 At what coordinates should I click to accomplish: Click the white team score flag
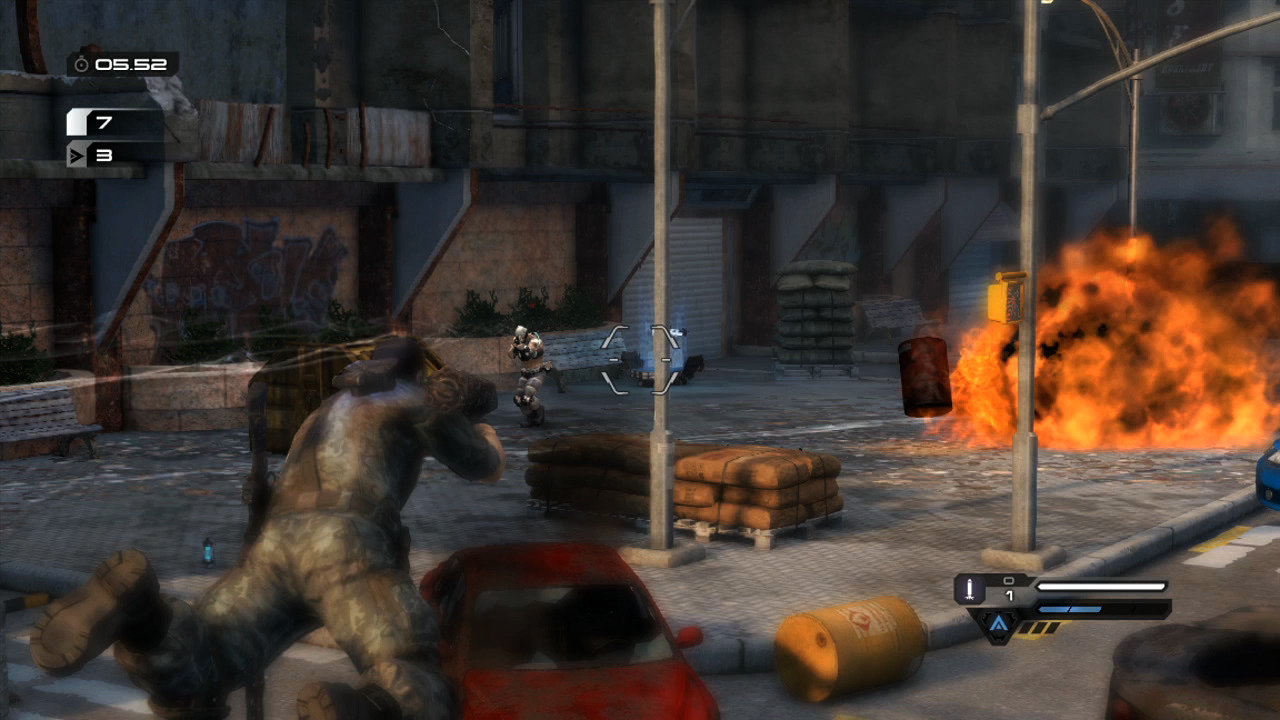(77, 123)
